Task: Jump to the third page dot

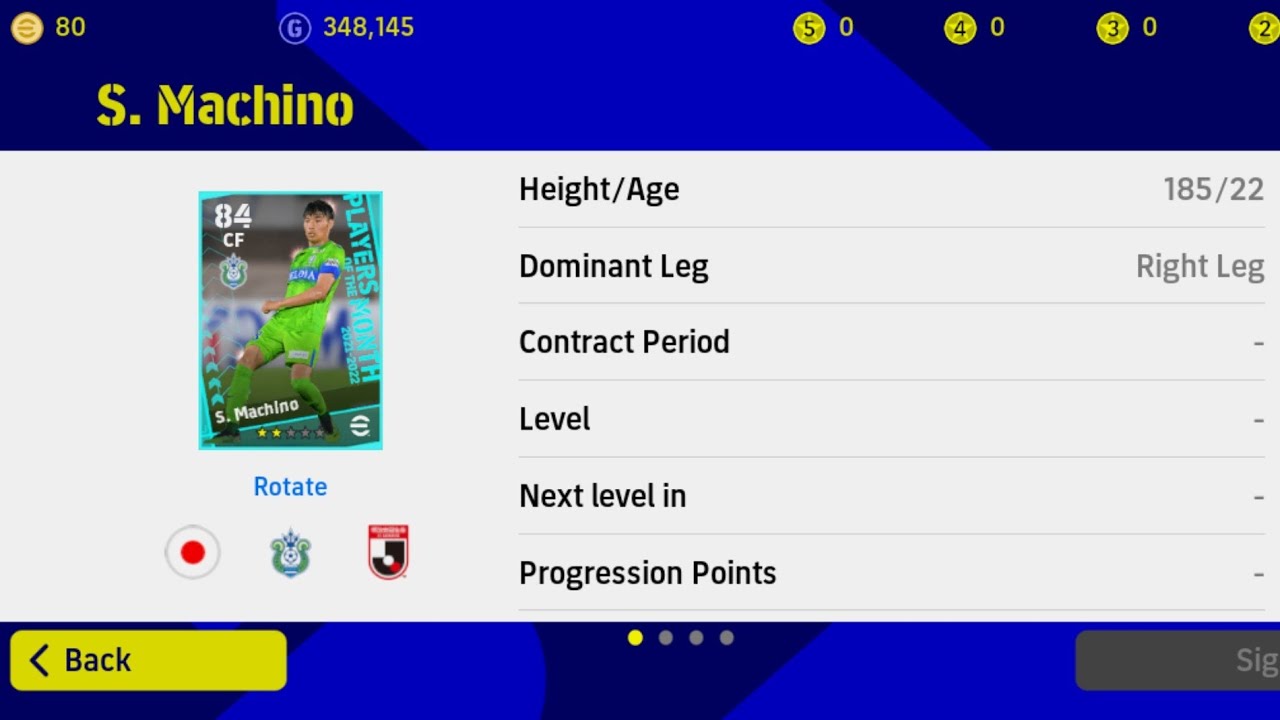Action: click(x=696, y=638)
